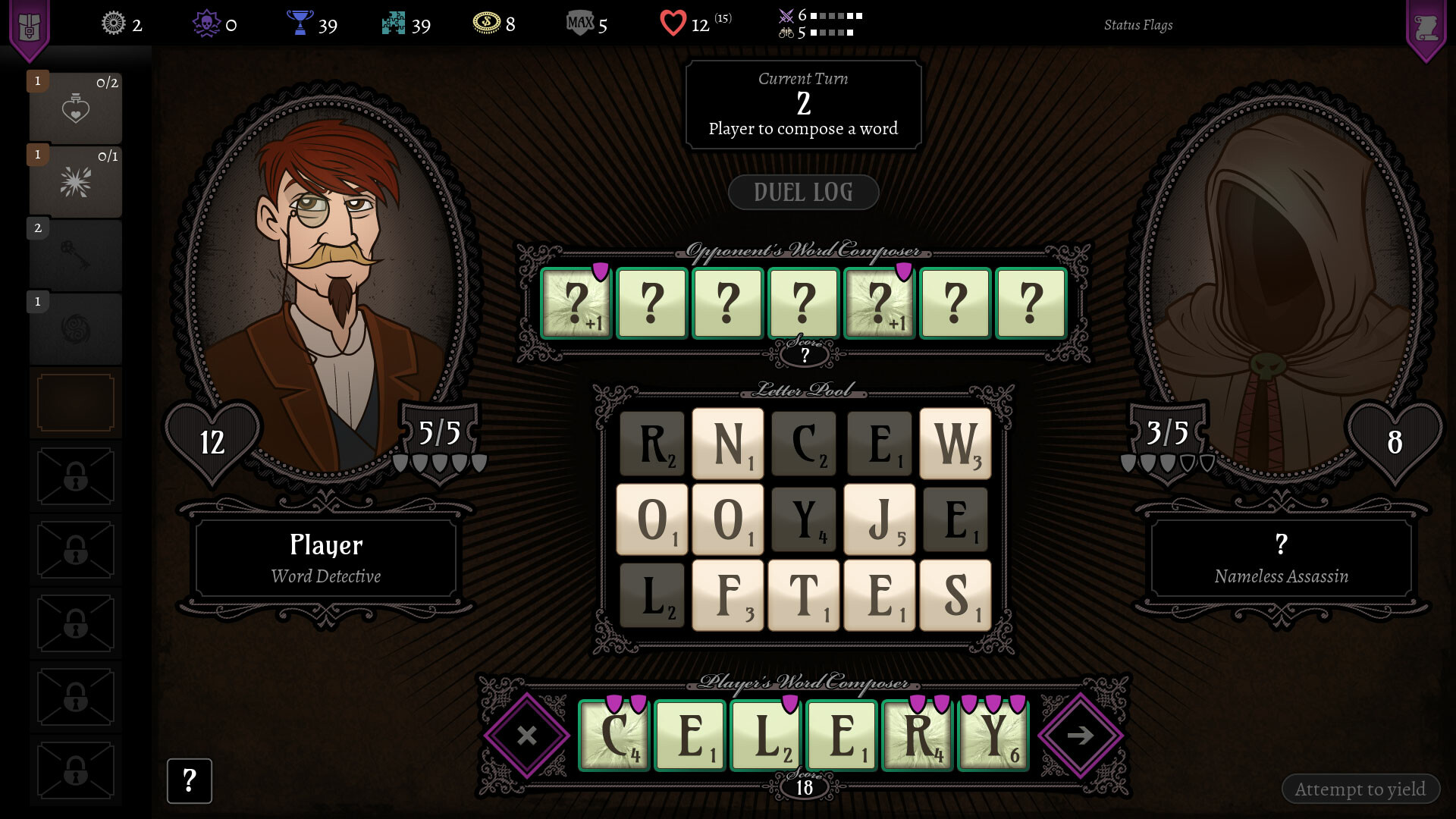This screenshot has width=1456, height=819.
Task: Select the J tile from the Letter Pool
Action: (879, 519)
